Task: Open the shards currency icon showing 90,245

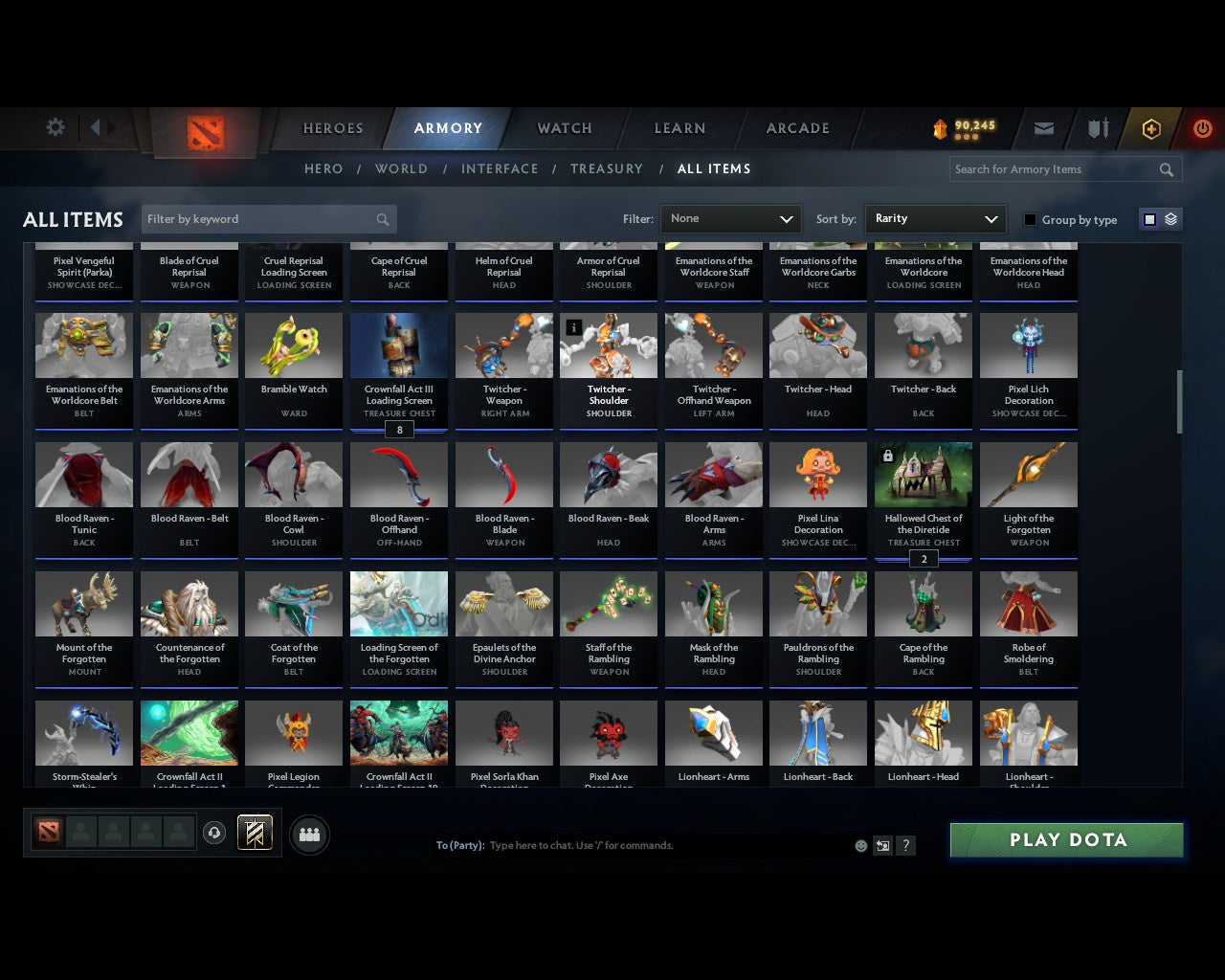Action: [962, 128]
